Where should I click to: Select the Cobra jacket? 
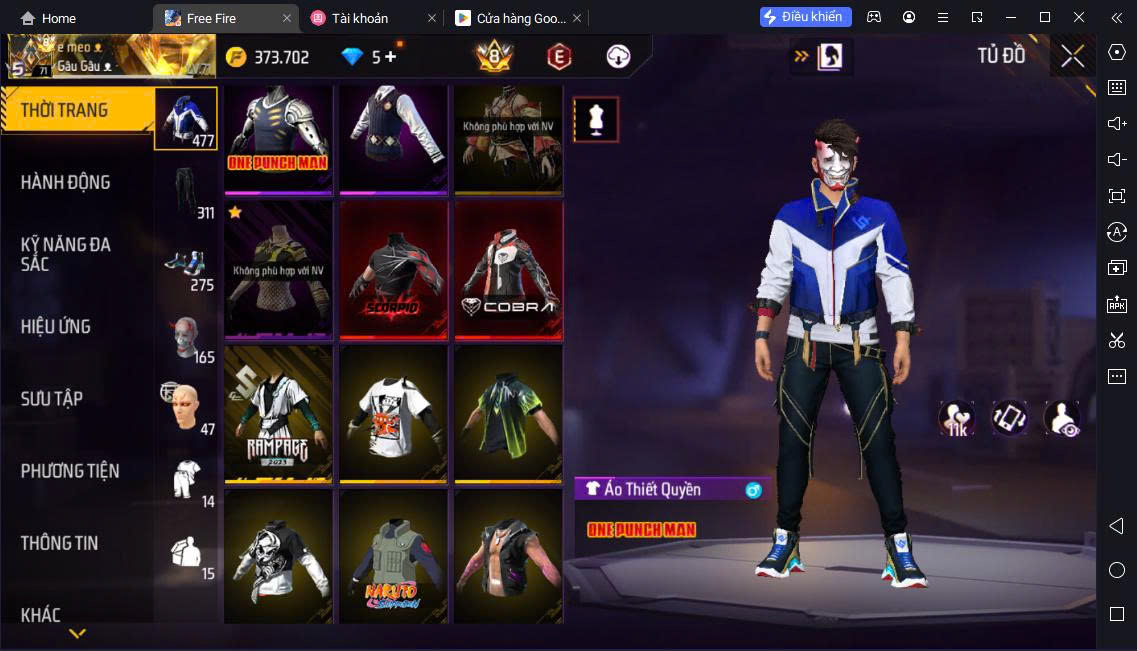pyautogui.click(x=508, y=268)
